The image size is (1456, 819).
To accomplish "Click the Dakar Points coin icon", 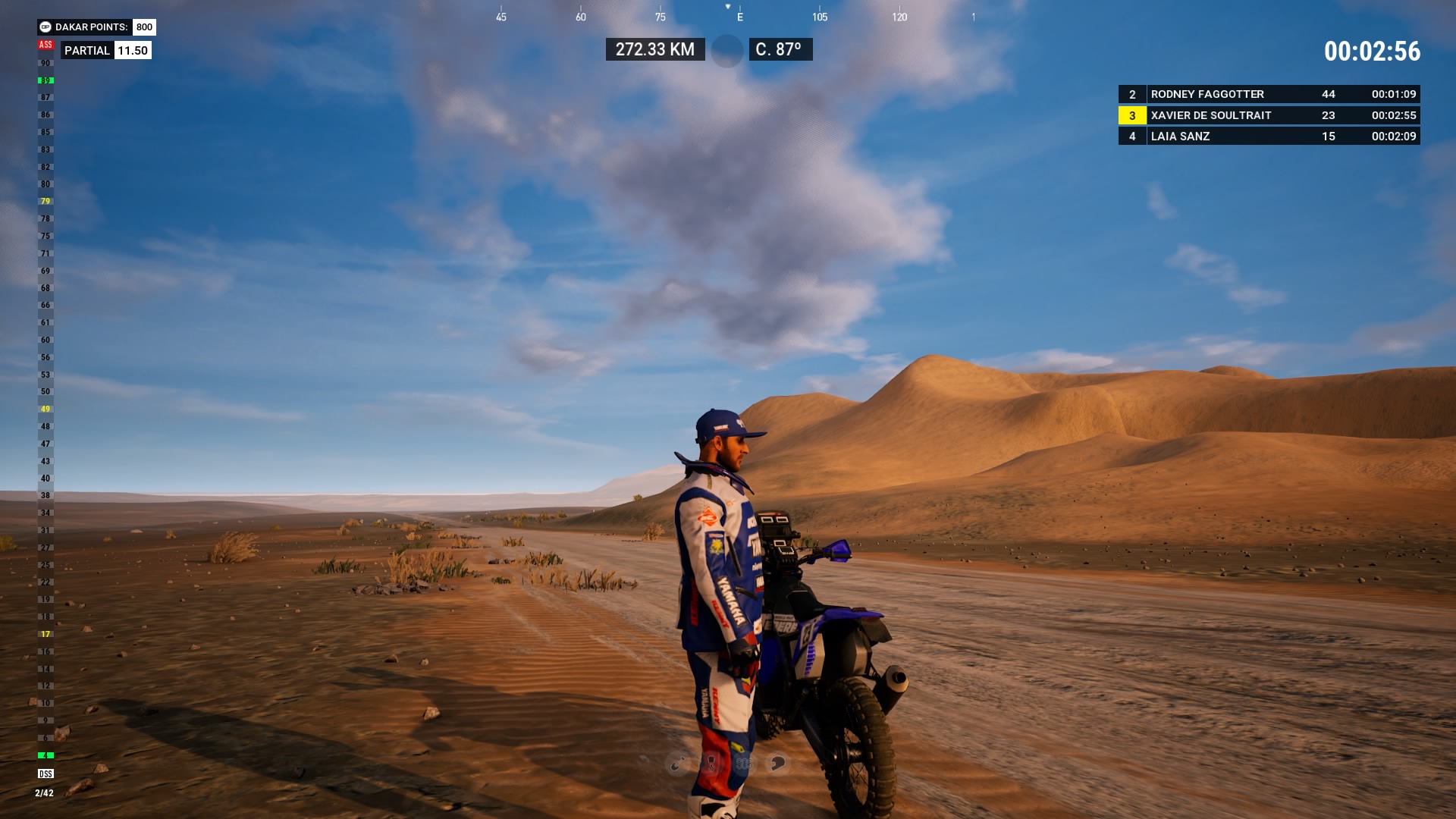I will point(45,26).
